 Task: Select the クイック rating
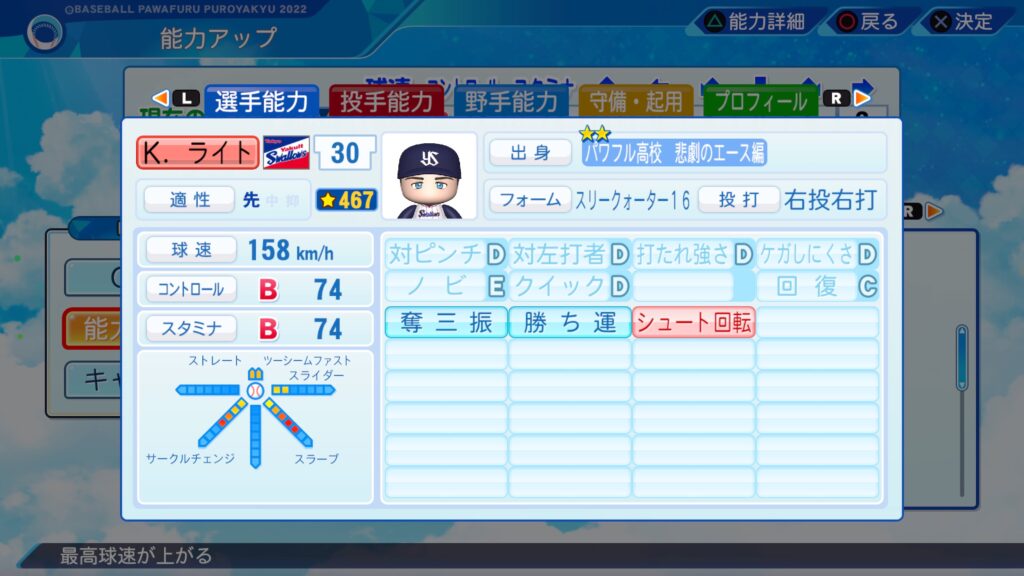point(570,287)
